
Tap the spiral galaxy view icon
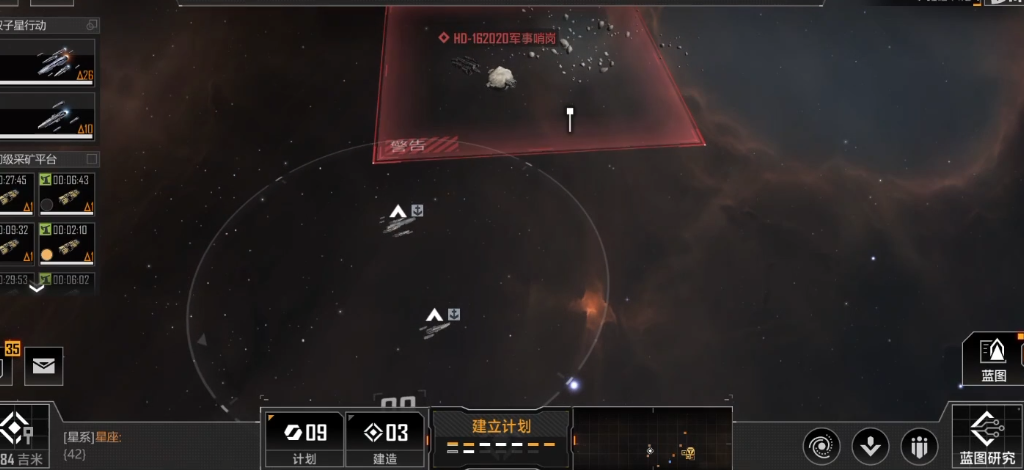(x=821, y=445)
